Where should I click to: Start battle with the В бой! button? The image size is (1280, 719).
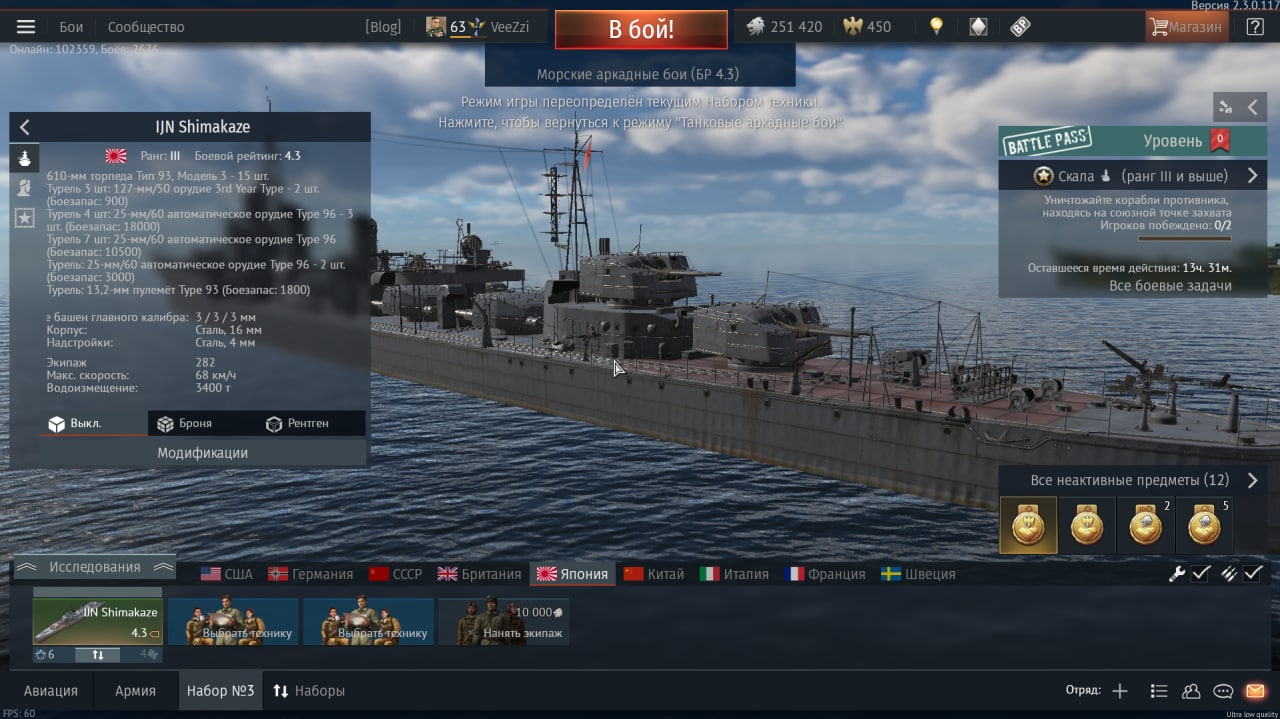[641, 29]
